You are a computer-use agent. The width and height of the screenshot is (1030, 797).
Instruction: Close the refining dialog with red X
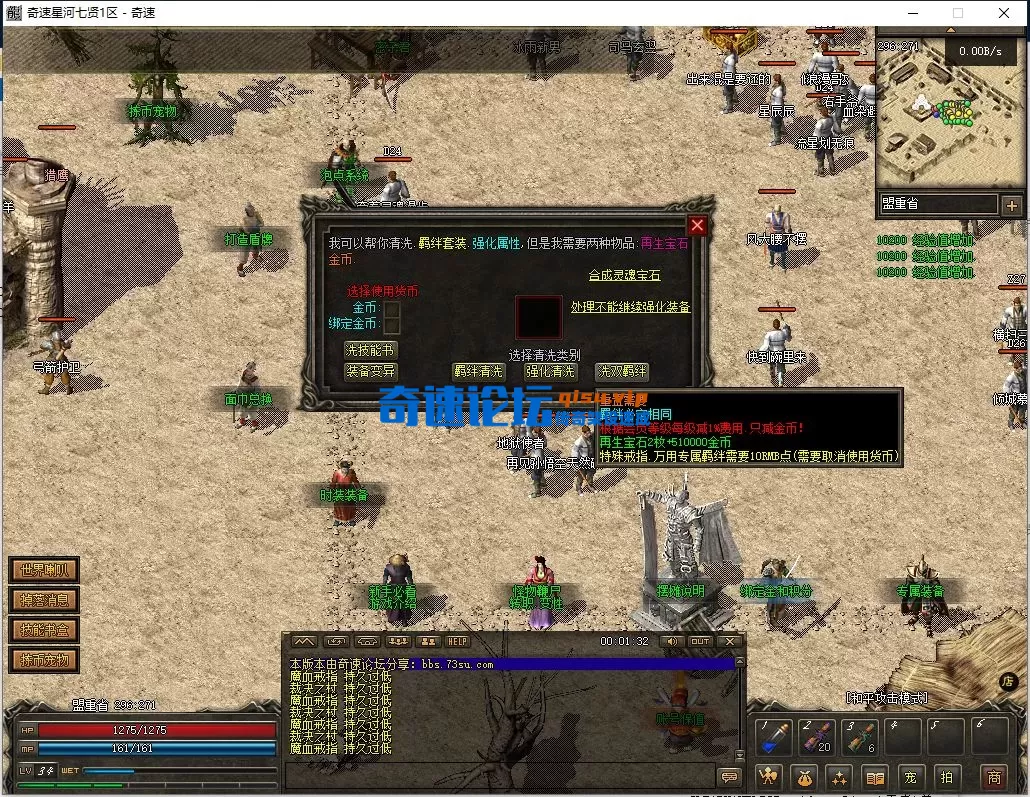698,225
